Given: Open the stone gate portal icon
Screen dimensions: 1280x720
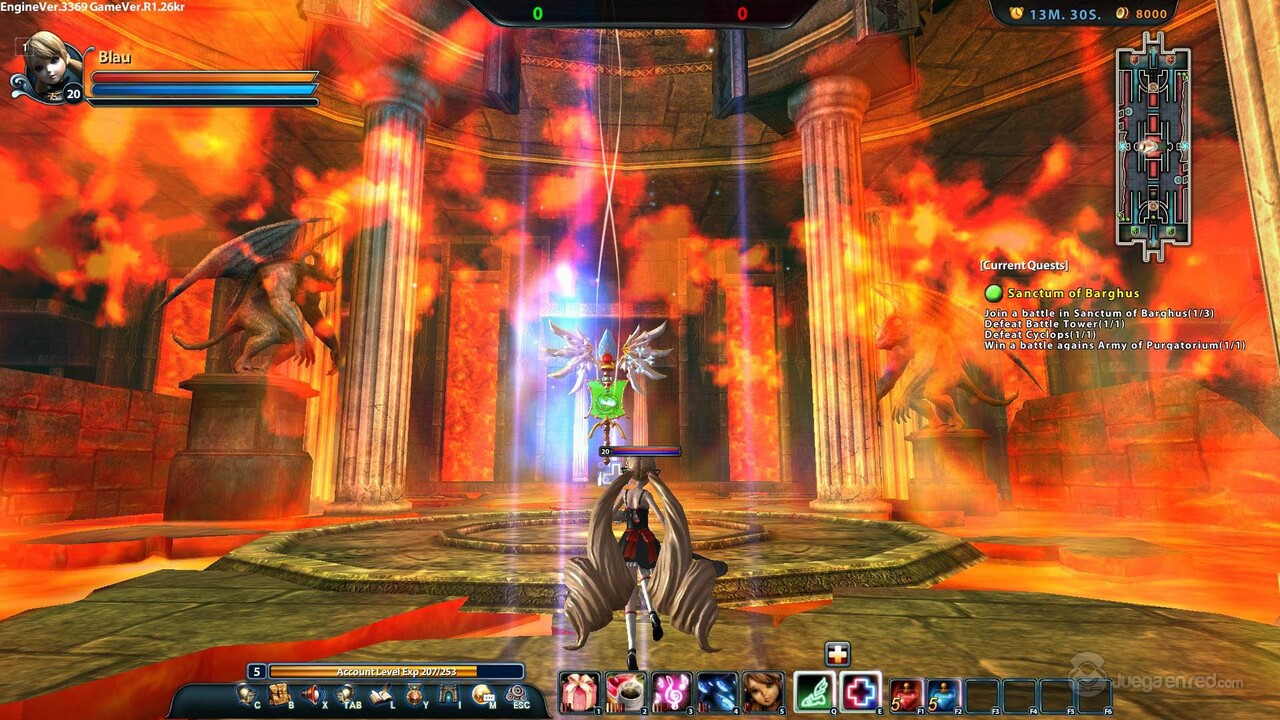Looking at the screenshot, I should tap(449, 694).
